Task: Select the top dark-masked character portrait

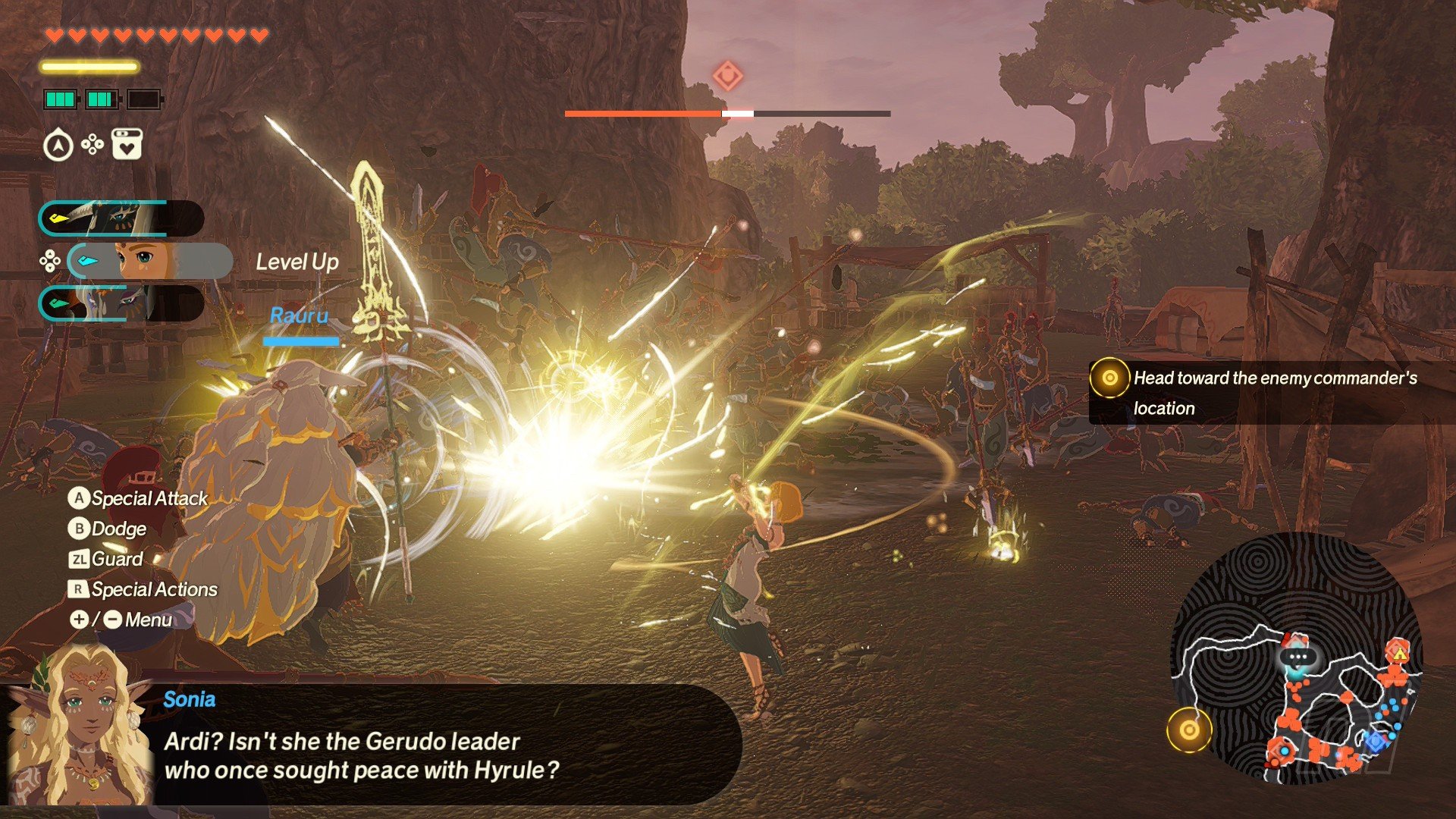Action: pyautogui.click(x=121, y=219)
